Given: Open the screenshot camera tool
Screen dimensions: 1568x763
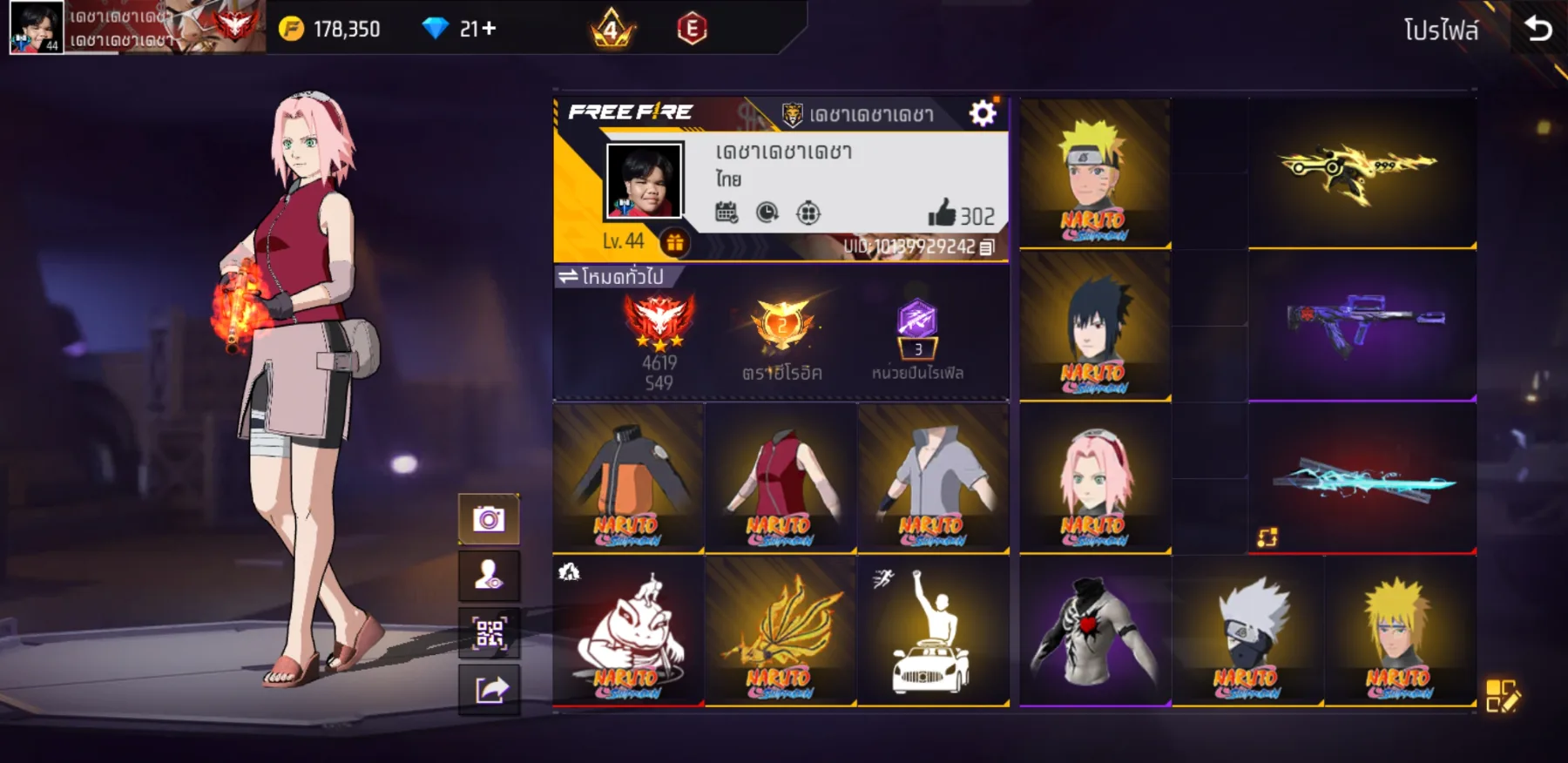Looking at the screenshot, I should tap(489, 520).
